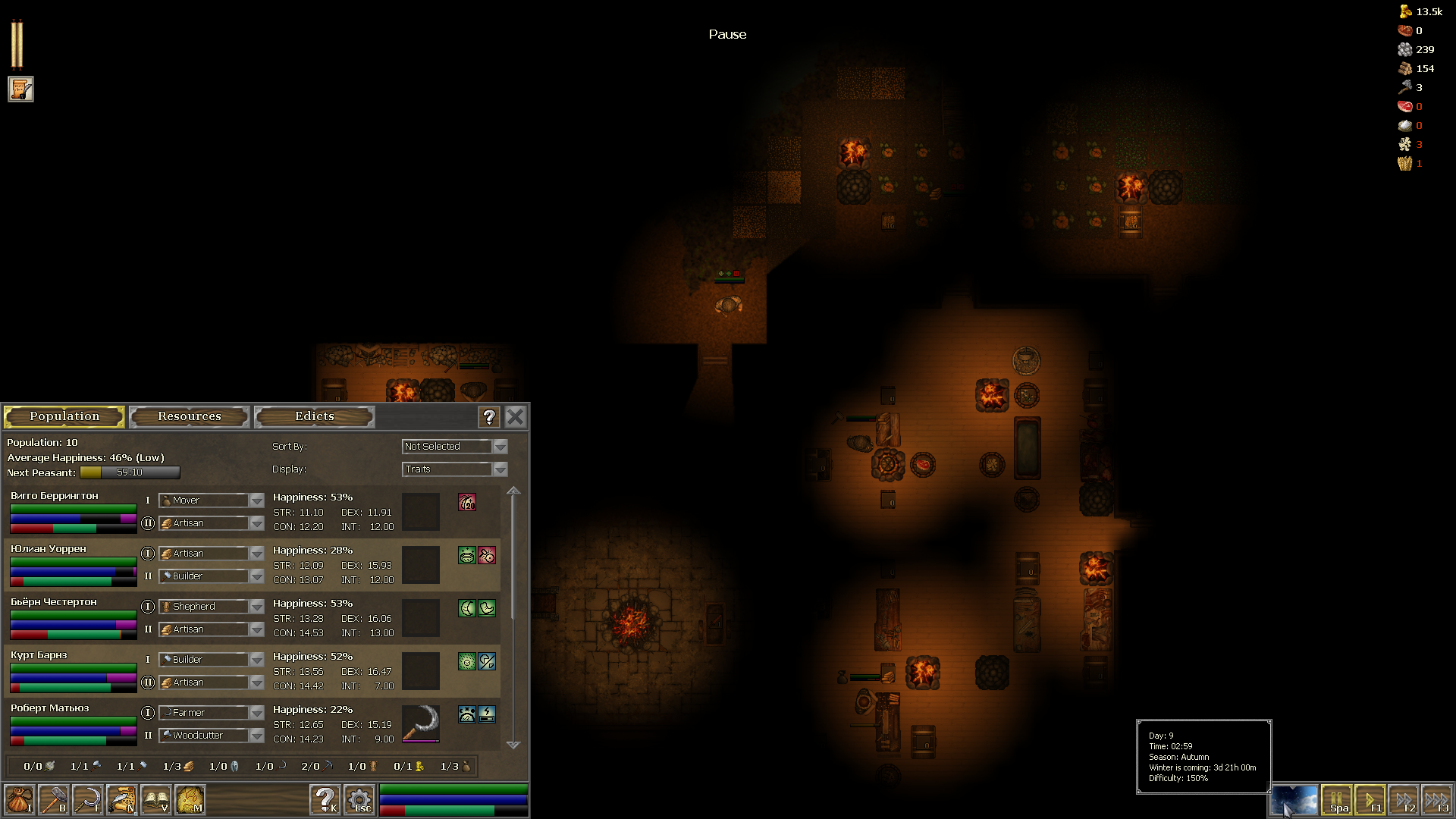Viewport: 1456px width, 819px height.
Task: Open the Knowledge help panel
Action: (x=325, y=800)
